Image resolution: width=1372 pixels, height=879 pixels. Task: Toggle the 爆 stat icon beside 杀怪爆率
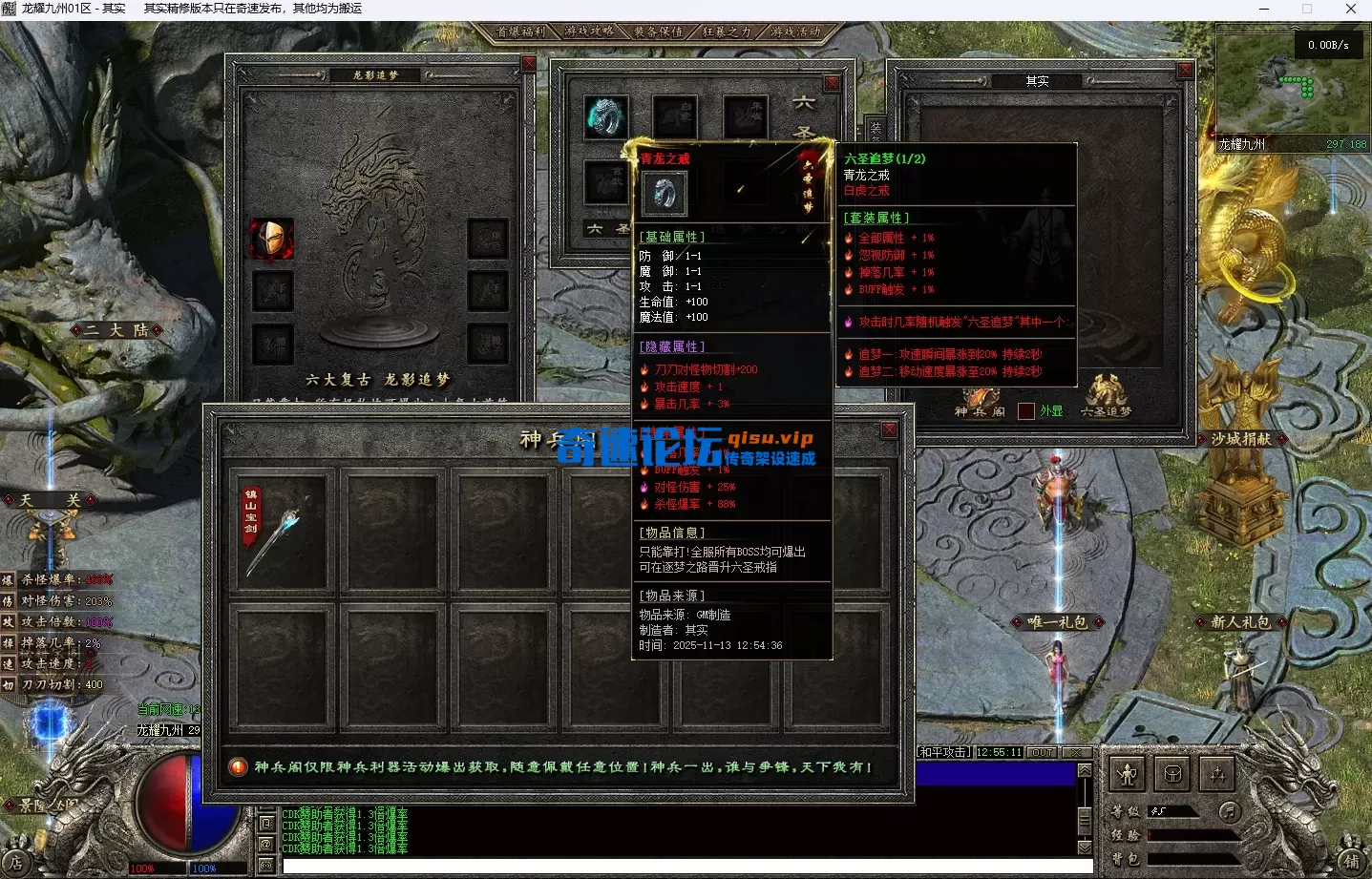pos(6,578)
